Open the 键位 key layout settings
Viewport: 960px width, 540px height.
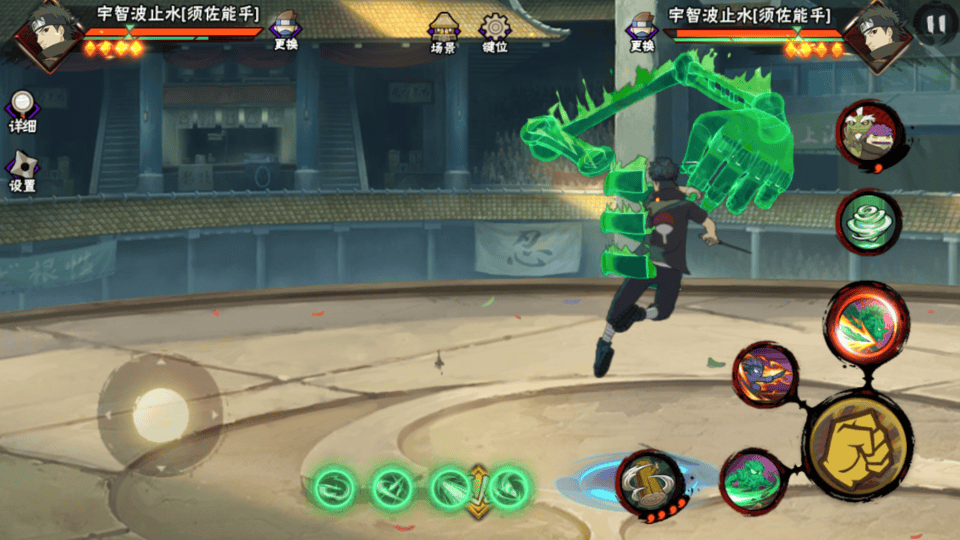pyautogui.click(x=494, y=31)
